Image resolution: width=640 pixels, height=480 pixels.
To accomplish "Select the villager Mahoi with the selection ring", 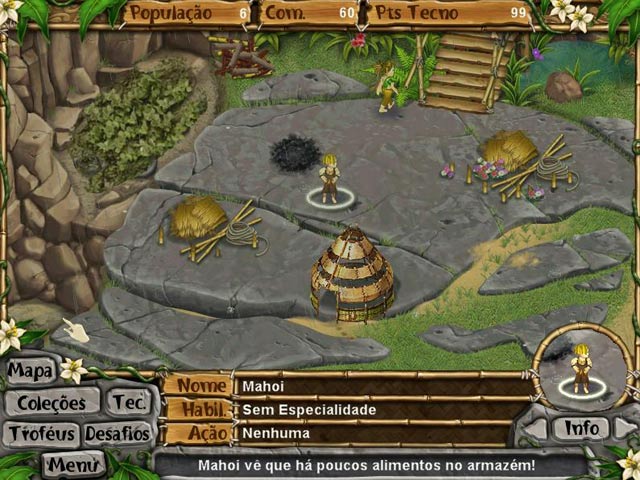I will 329,180.
